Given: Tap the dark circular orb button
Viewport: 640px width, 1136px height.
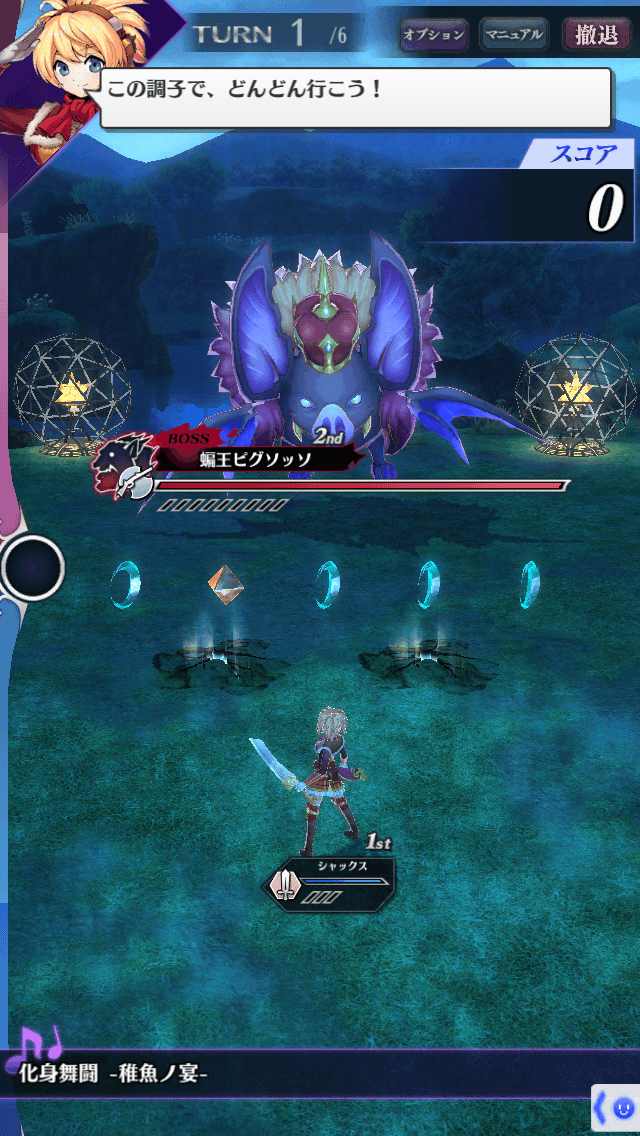Looking at the screenshot, I should [x=33, y=568].
